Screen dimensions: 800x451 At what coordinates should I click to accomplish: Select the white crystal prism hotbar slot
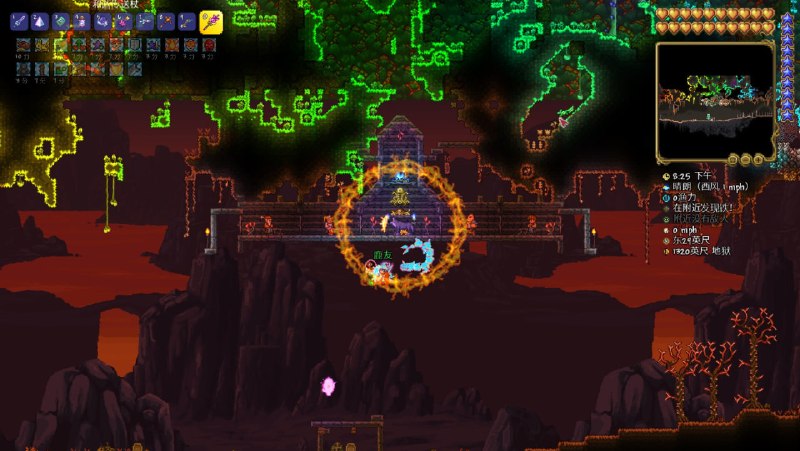(x=41, y=20)
